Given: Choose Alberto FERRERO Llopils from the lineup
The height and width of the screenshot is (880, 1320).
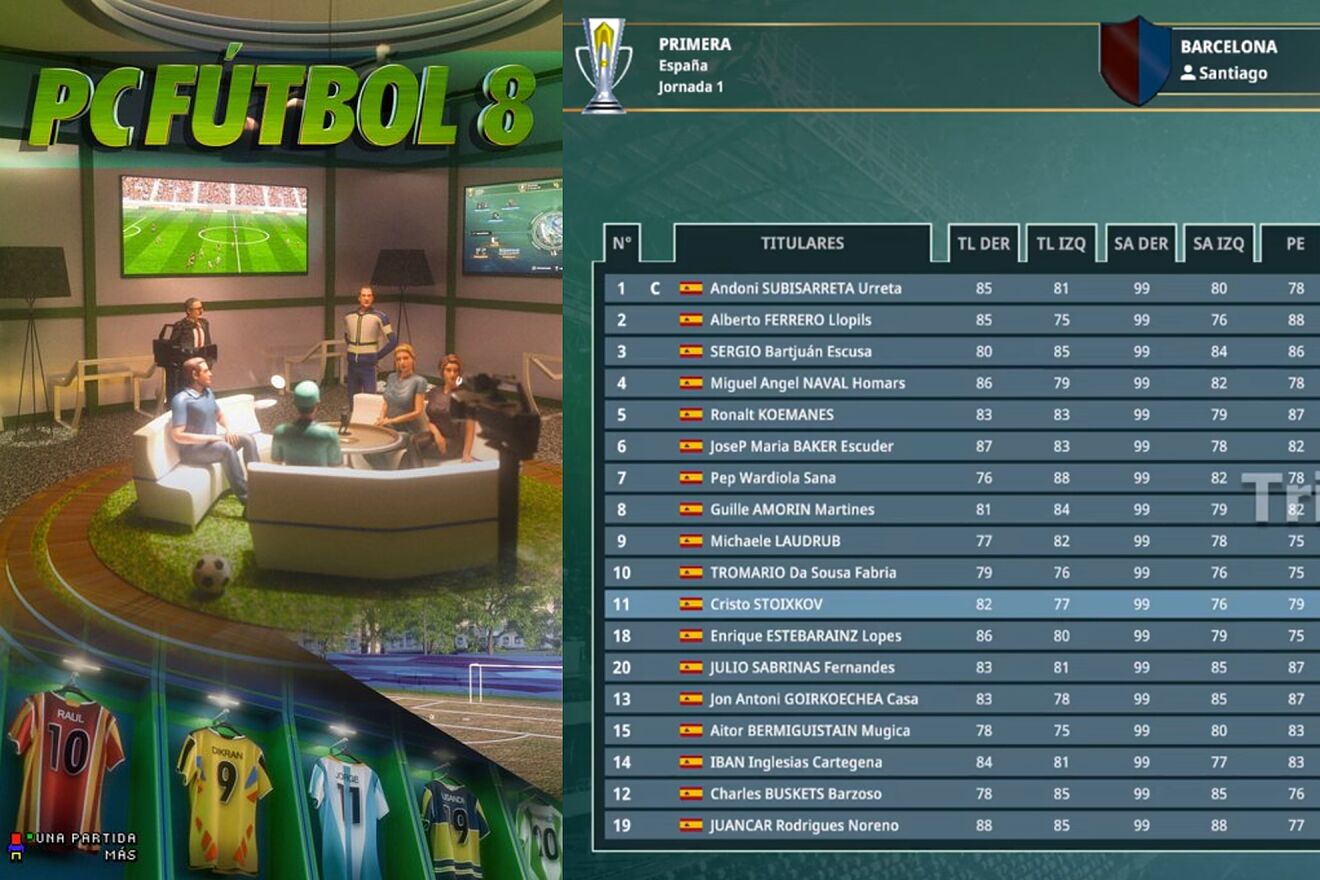Looking at the screenshot, I should 790,320.
